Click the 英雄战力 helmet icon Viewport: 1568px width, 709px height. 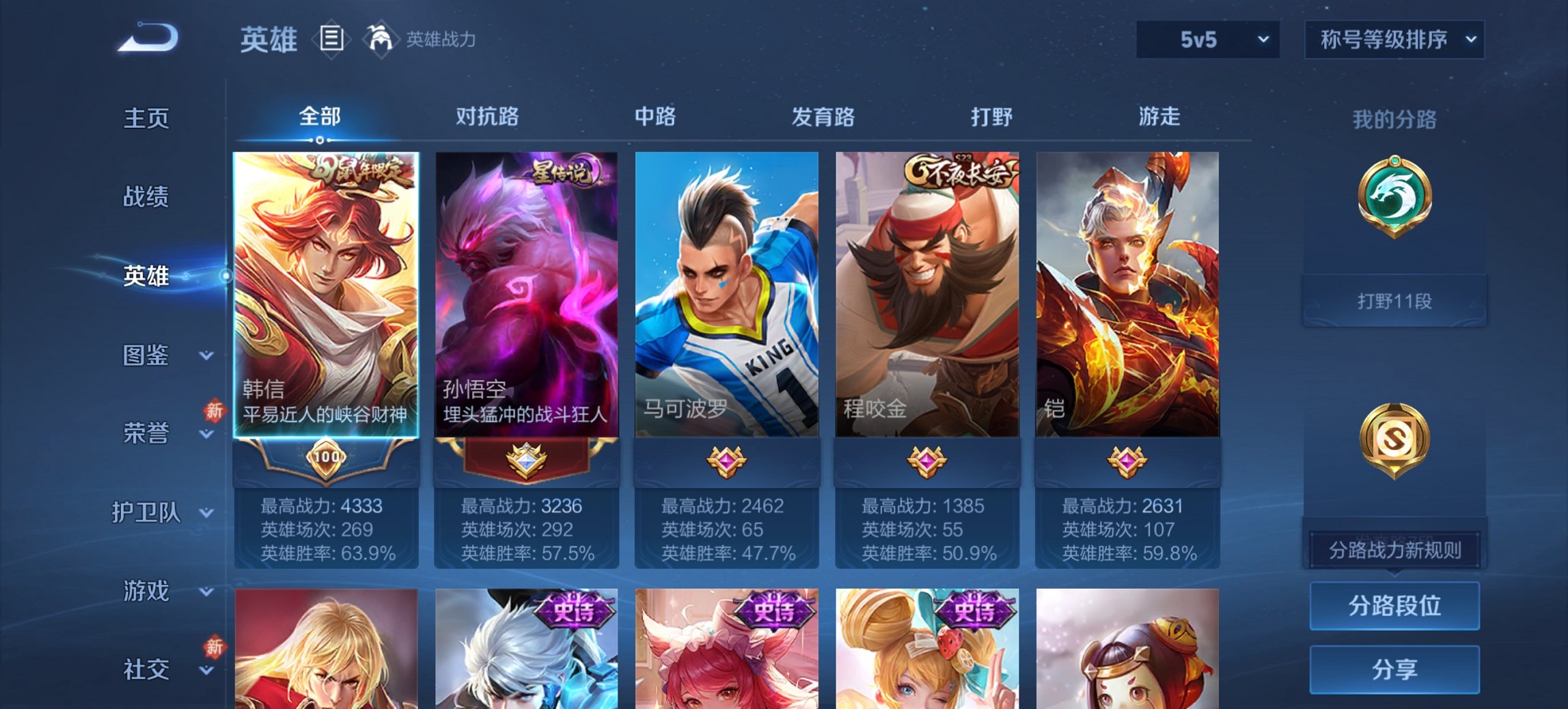pos(381,39)
